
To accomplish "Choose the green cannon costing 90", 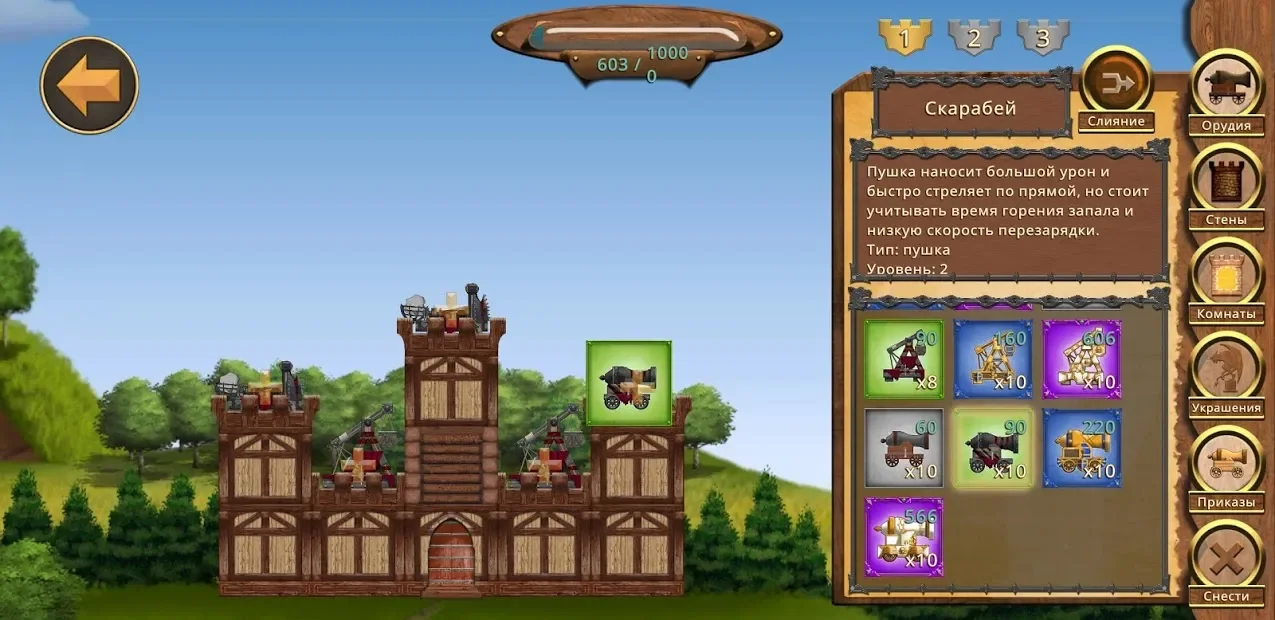I will [993, 448].
